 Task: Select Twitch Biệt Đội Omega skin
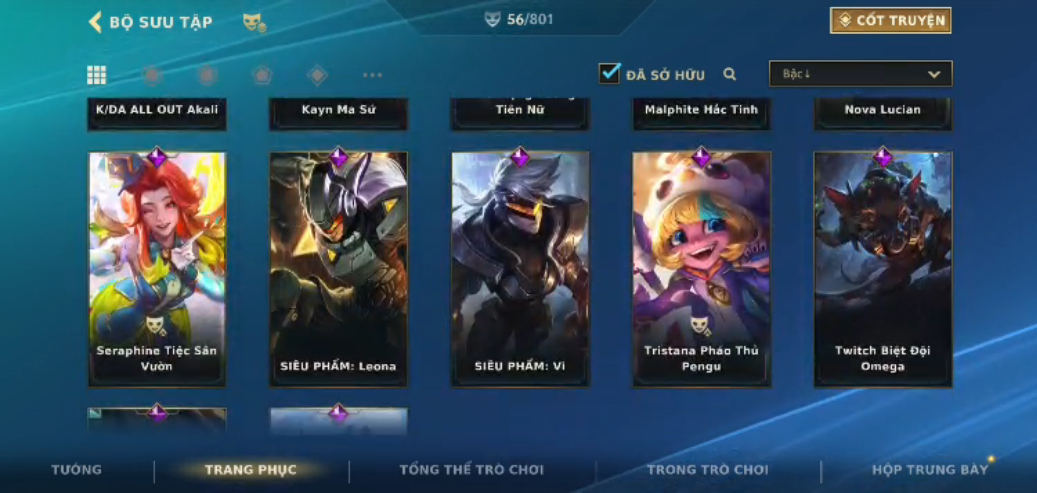(883, 269)
